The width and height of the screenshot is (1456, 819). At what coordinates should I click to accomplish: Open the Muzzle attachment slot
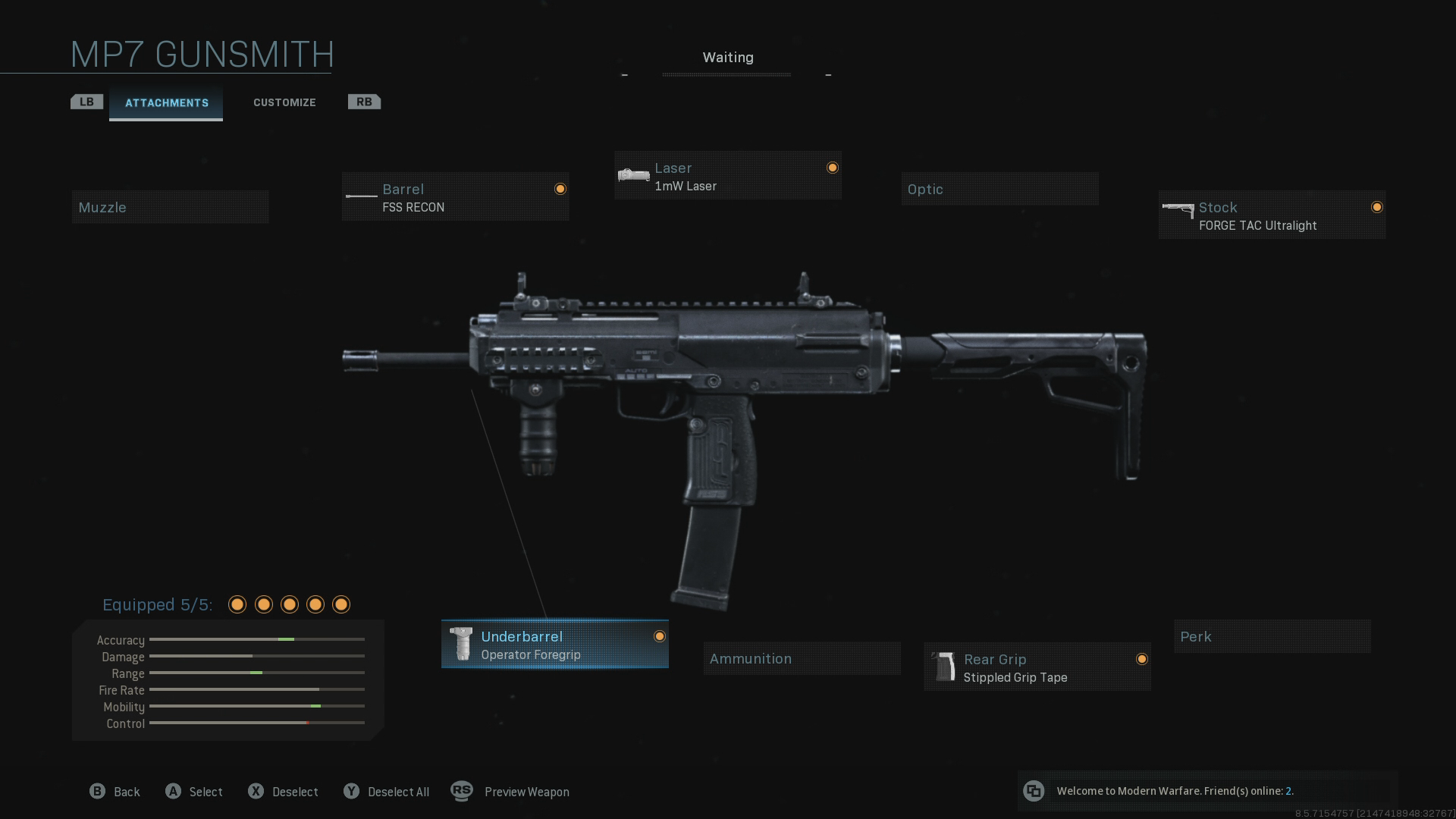(170, 206)
